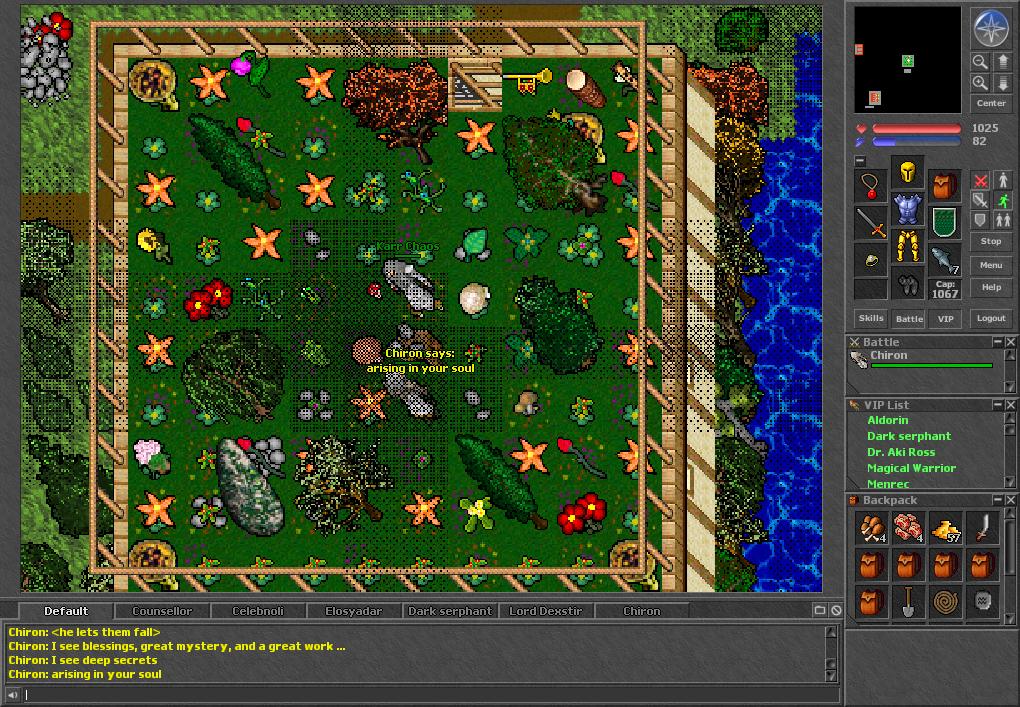Select Aldorin in the VIP list
Viewport: 1020px width, 707px height.
pos(888,421)
